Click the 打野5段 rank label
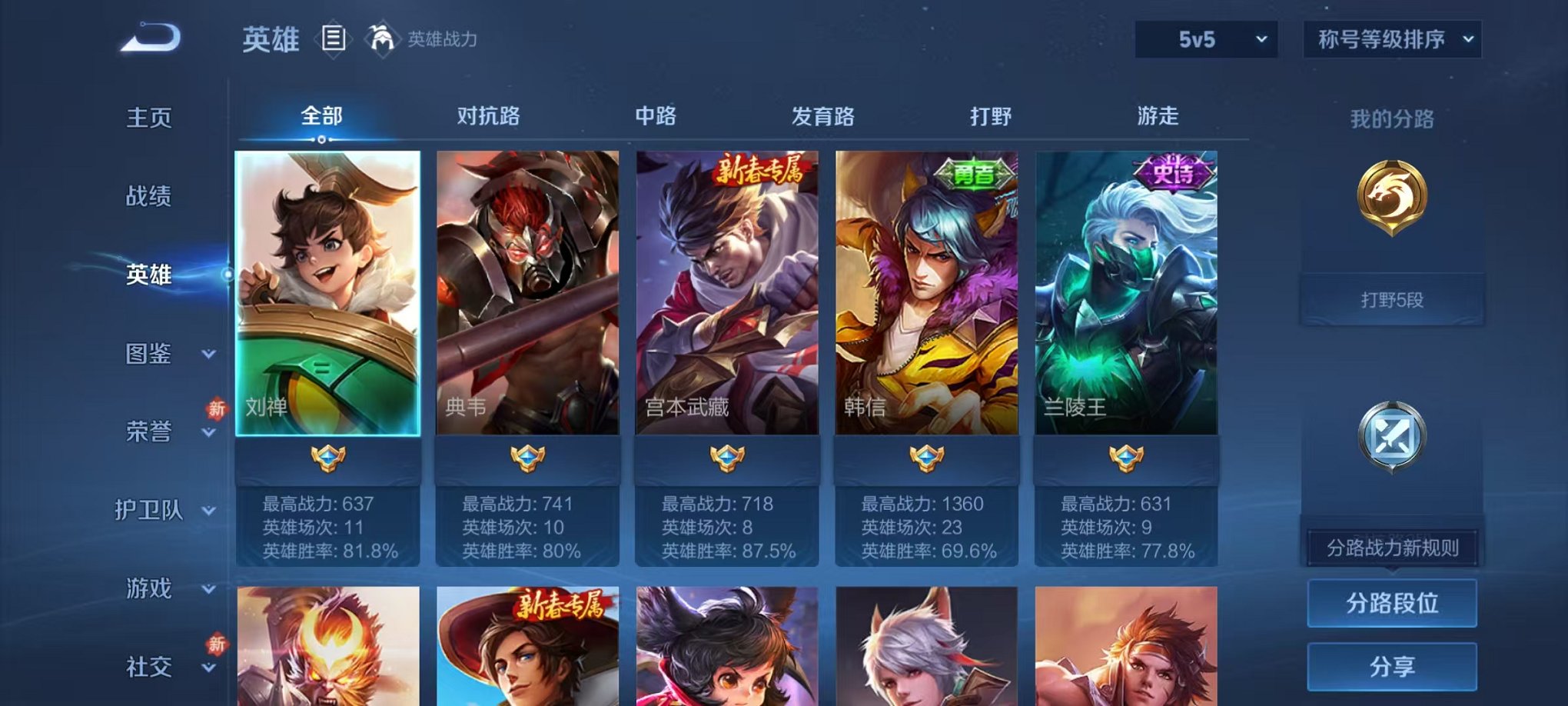Viewport: 1568px width, 706px height. pos(1392,300)
